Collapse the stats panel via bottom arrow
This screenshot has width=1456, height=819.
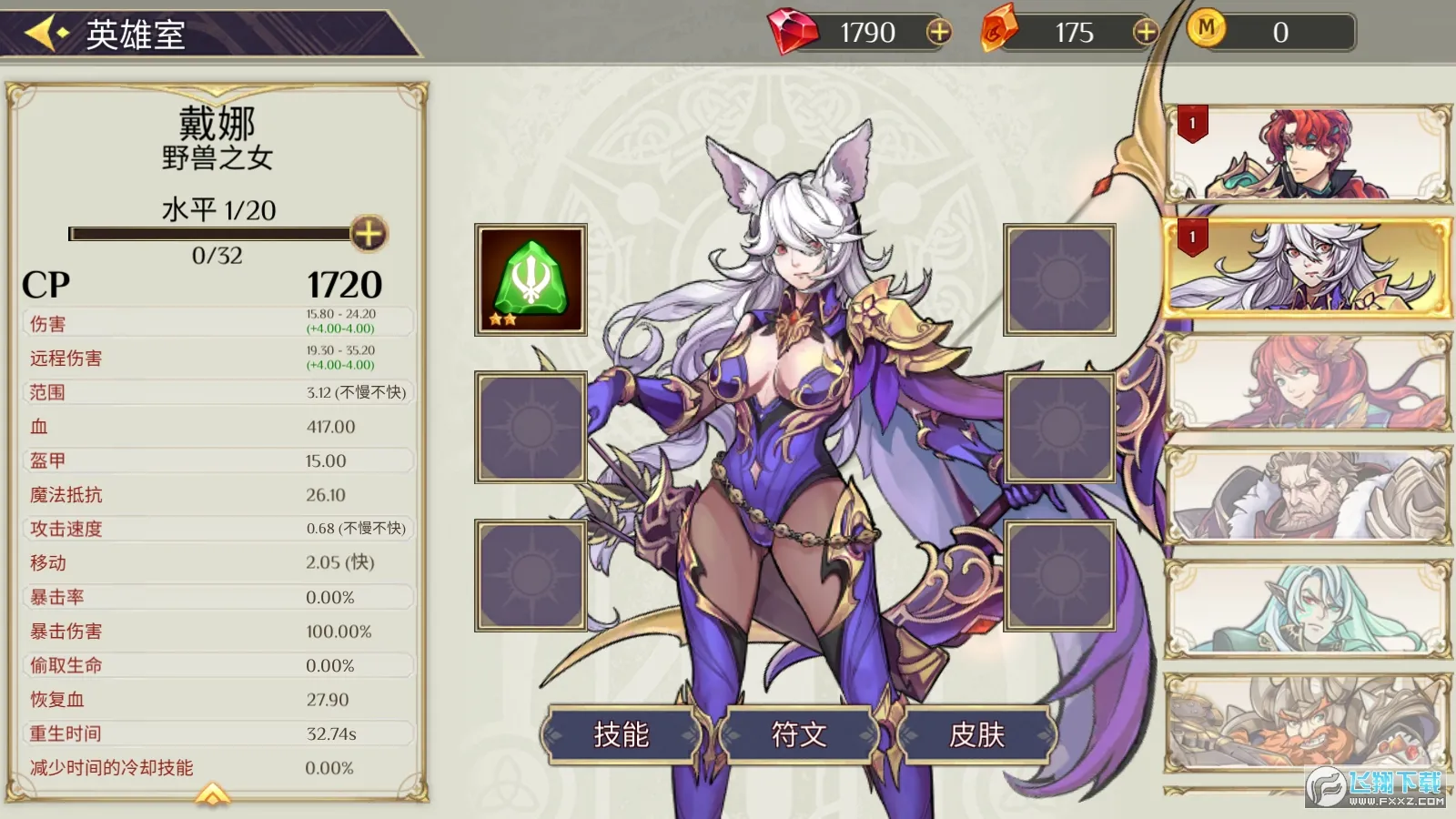point(211,794)
